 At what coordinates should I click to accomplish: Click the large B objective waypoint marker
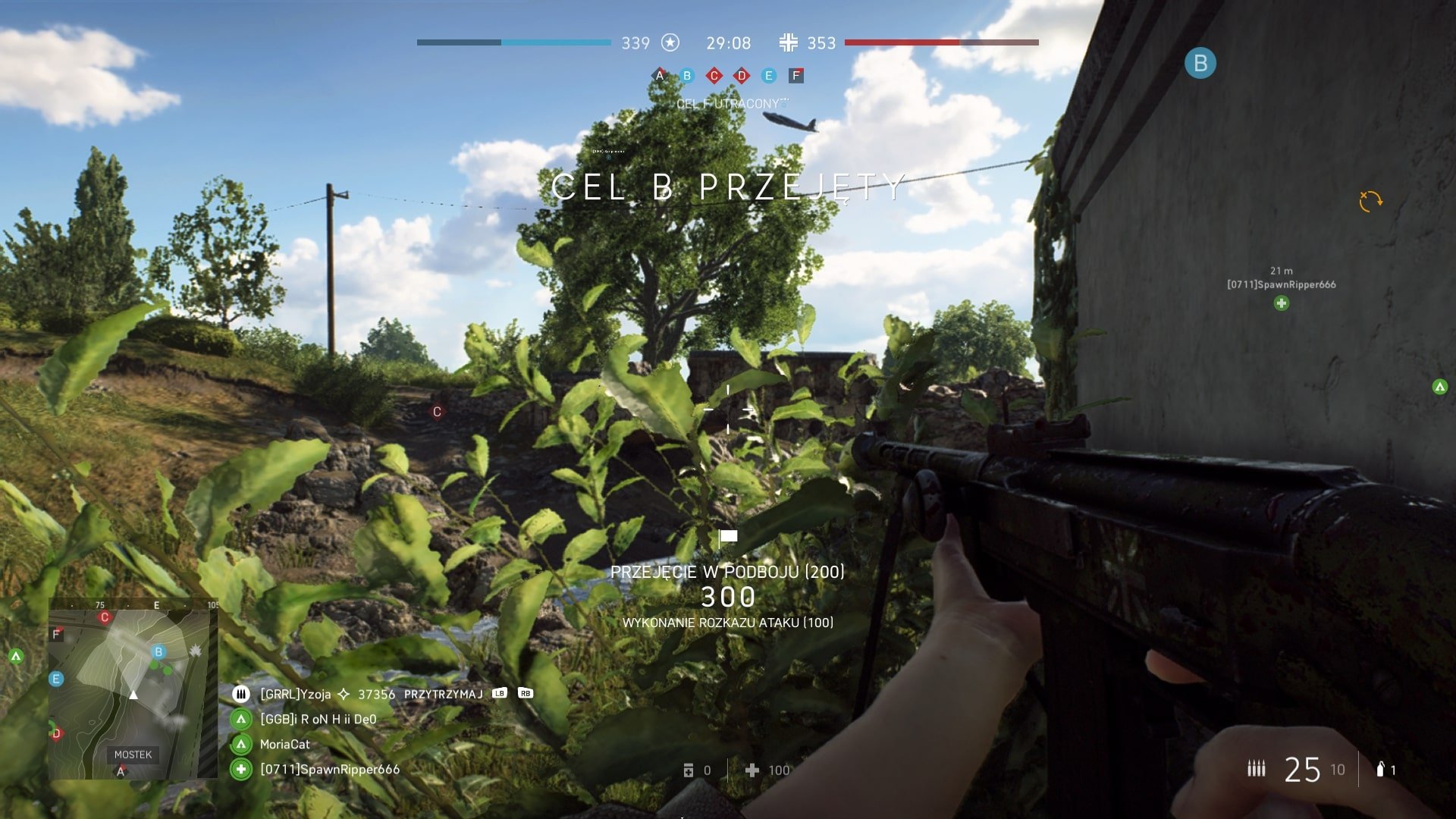(1200, 63)
